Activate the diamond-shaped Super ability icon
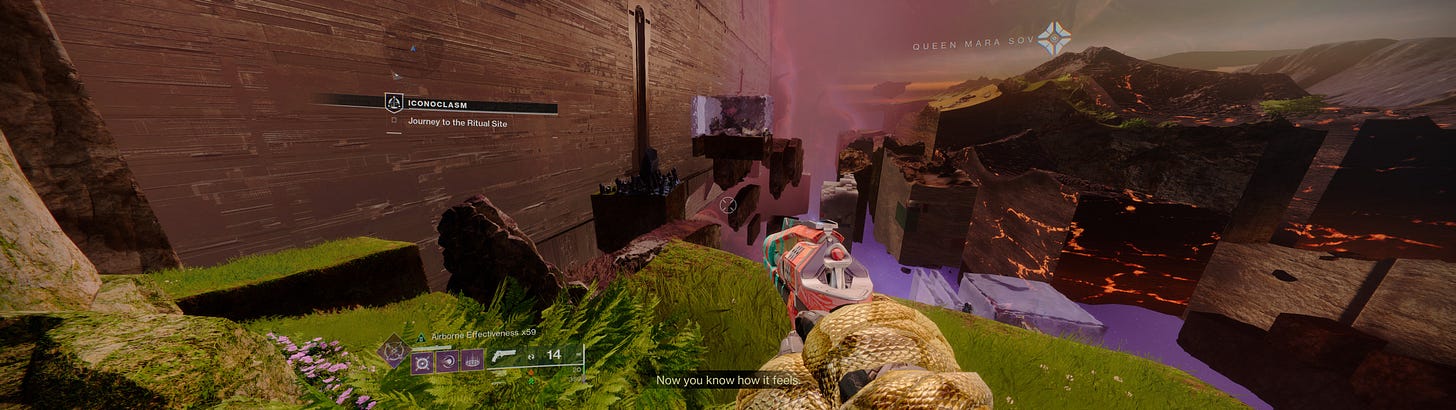 click(x=391, y=350)
